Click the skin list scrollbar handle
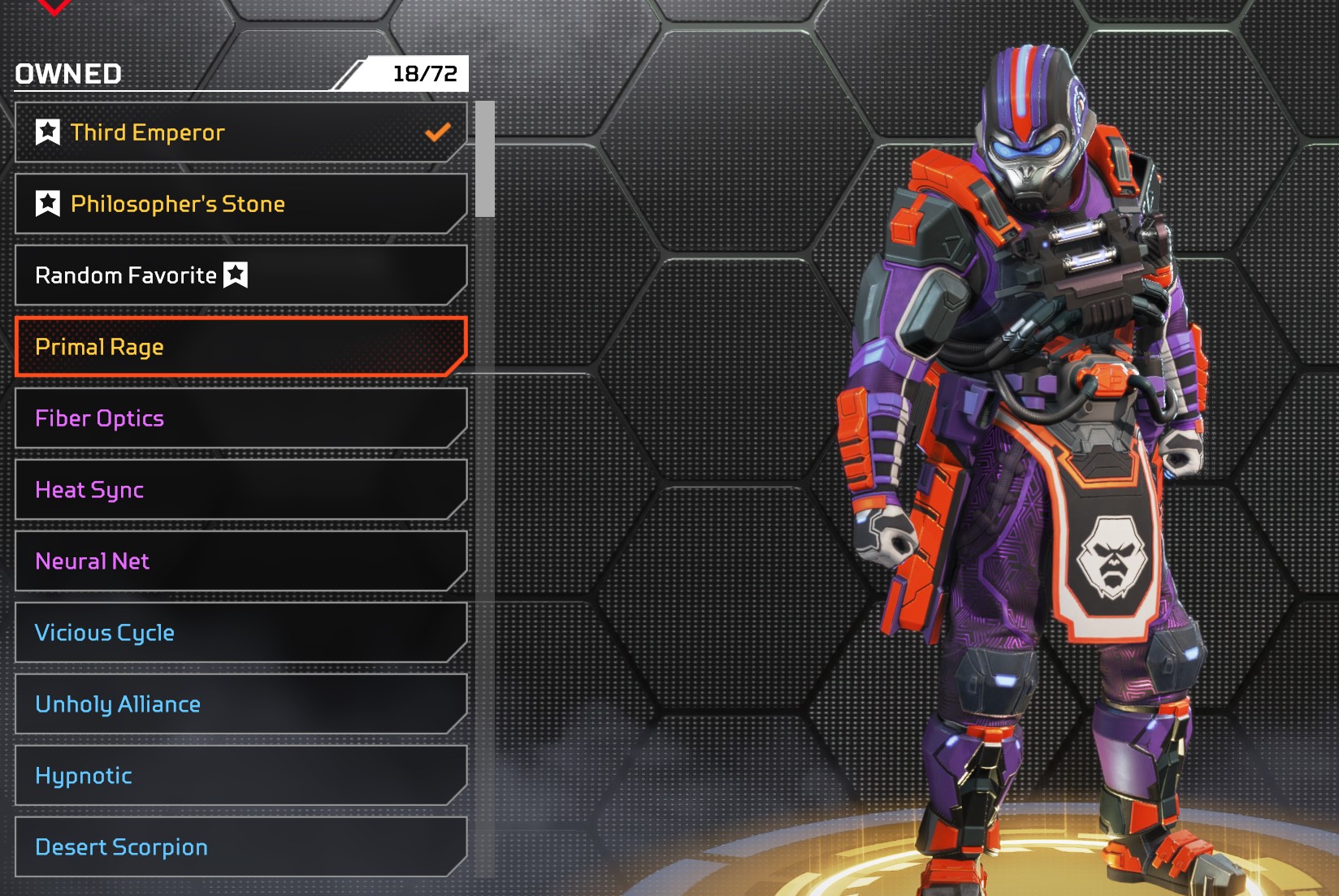Image resolution: width=1339 pixels, height=896 pixels. point(485,159)
